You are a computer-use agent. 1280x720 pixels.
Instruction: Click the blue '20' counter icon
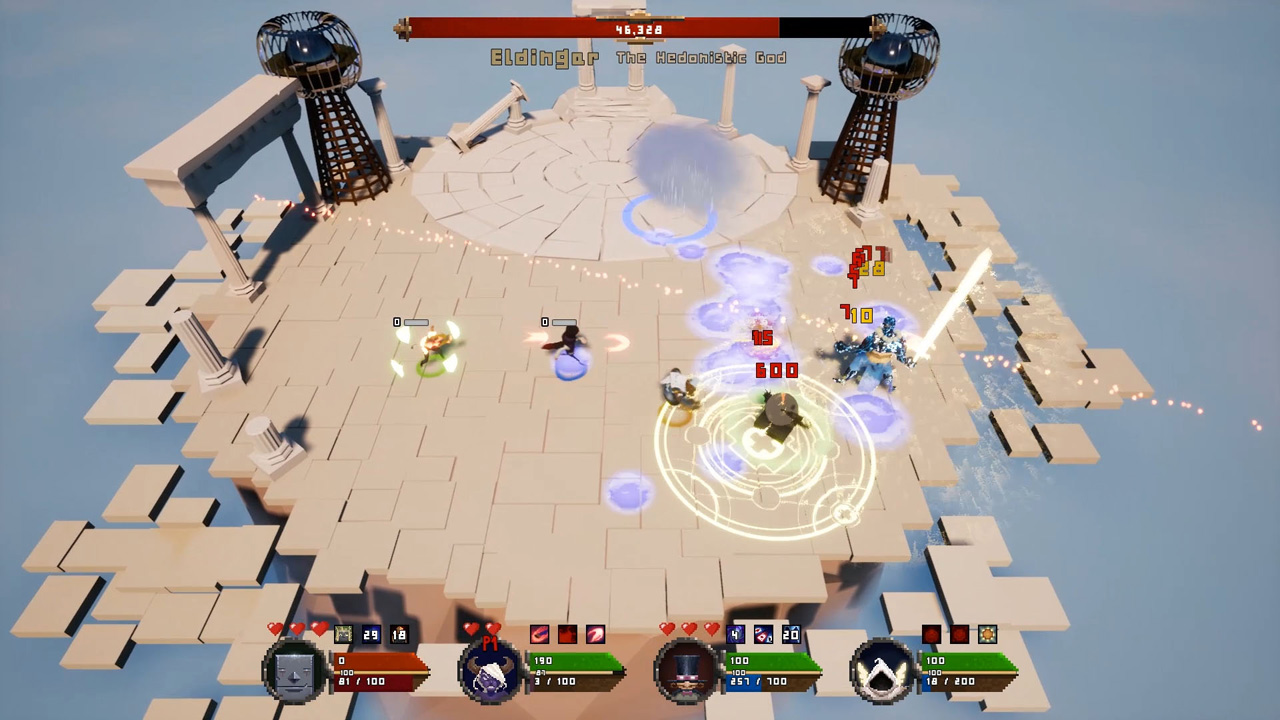click(791, 633)
